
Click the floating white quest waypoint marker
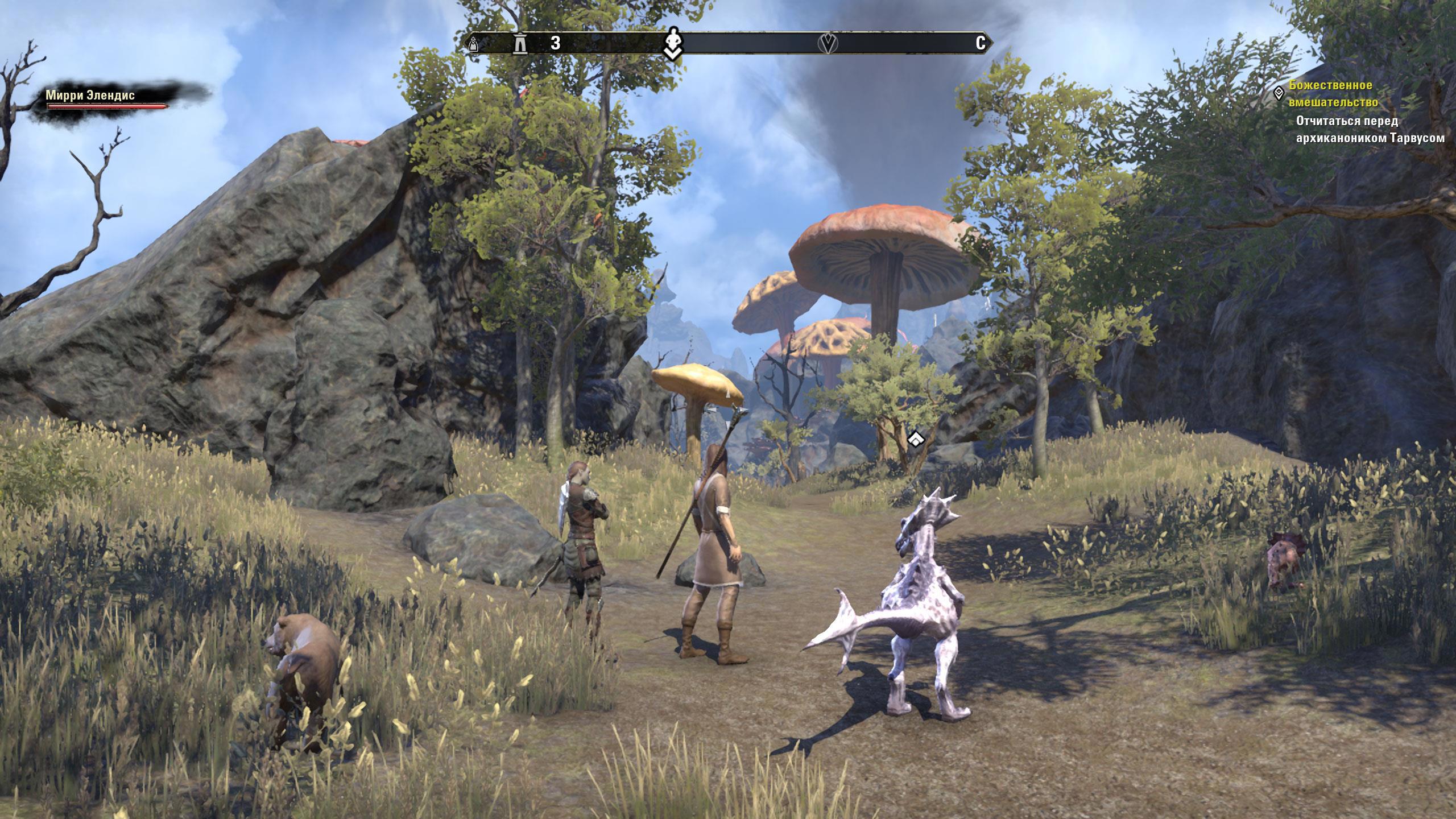[915, 439]
